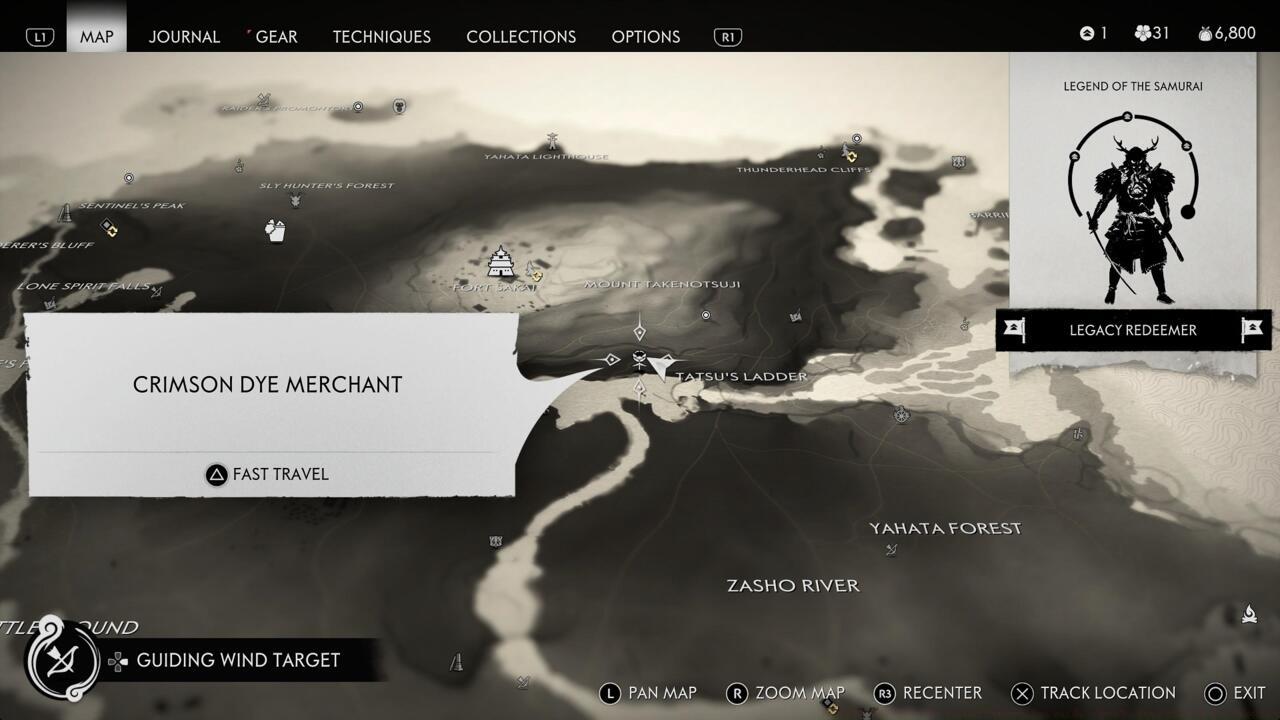Screen dimensions: 1280x720
Task: Fast travel to the Crimson Dye Merchant
Action: pos(267,474)
